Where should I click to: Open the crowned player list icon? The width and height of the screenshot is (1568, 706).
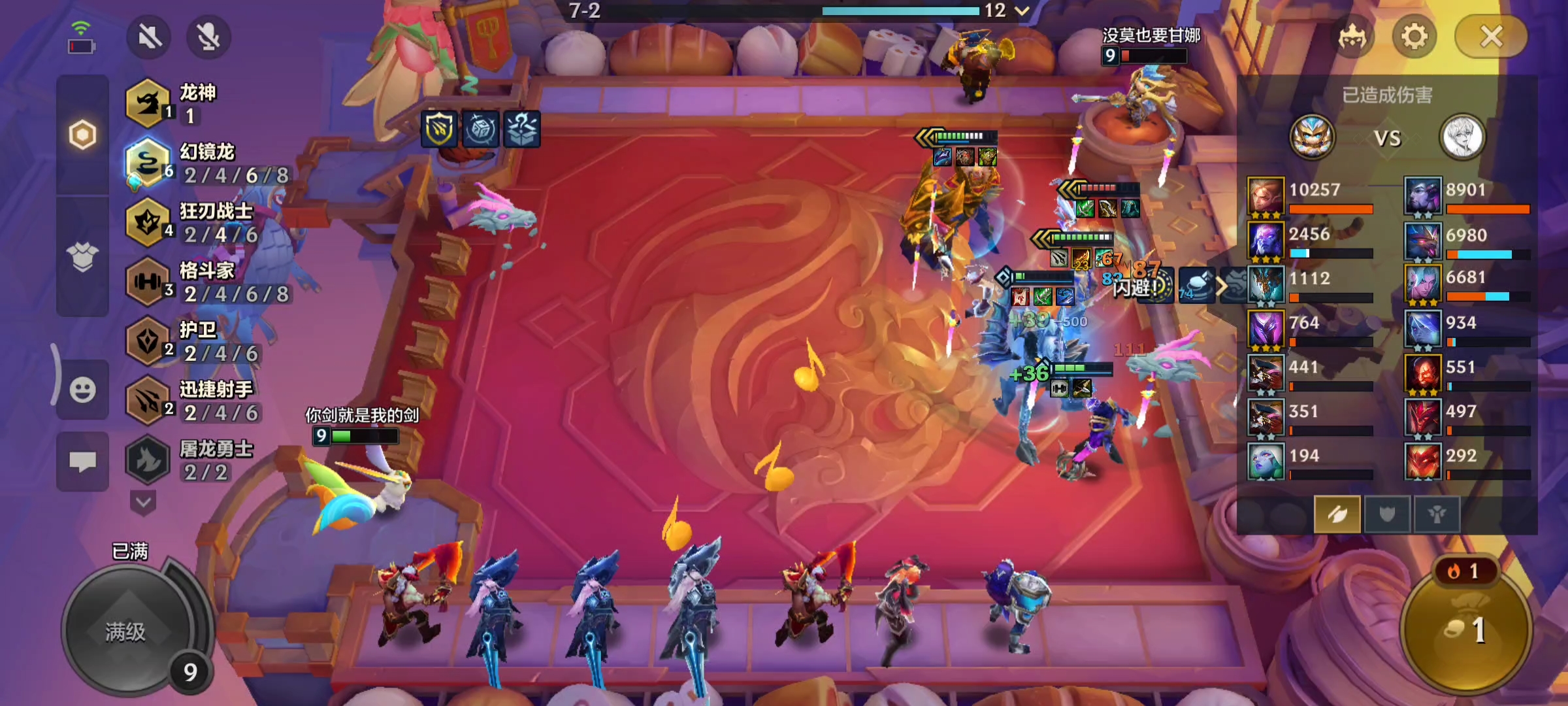(x=1352, y=37)
